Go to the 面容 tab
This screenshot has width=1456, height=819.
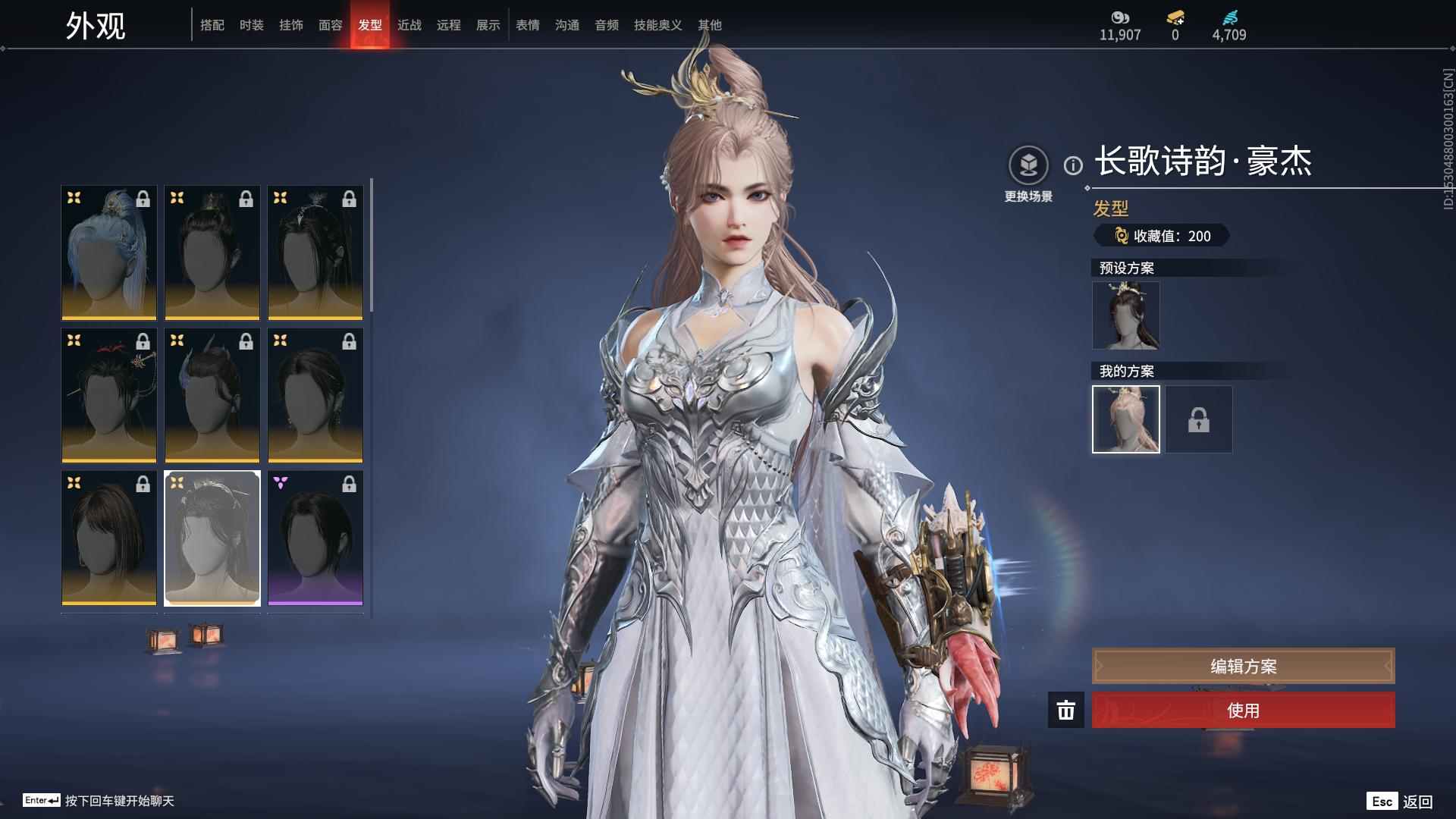(330, 25)
